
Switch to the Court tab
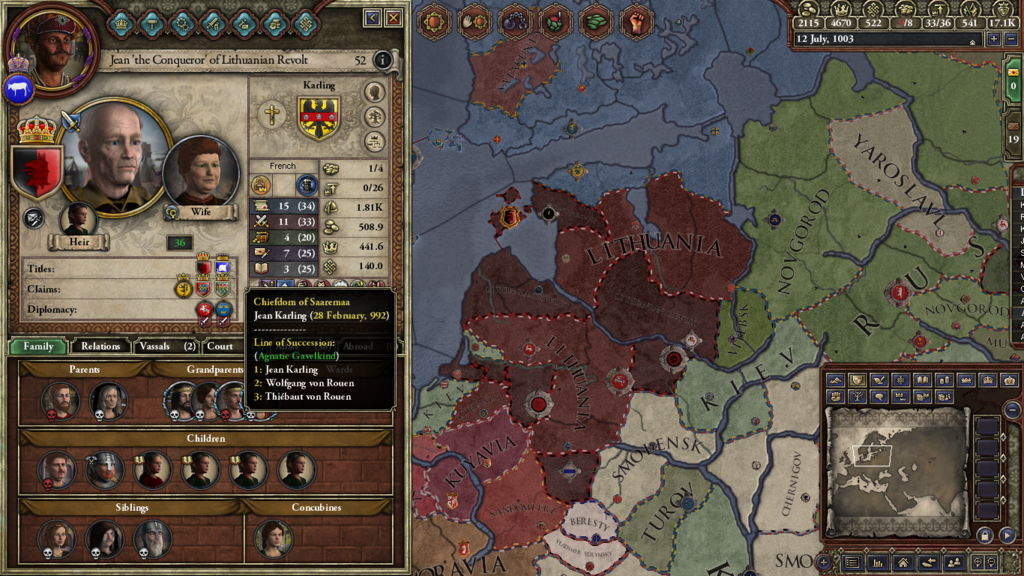click(220, 346)
